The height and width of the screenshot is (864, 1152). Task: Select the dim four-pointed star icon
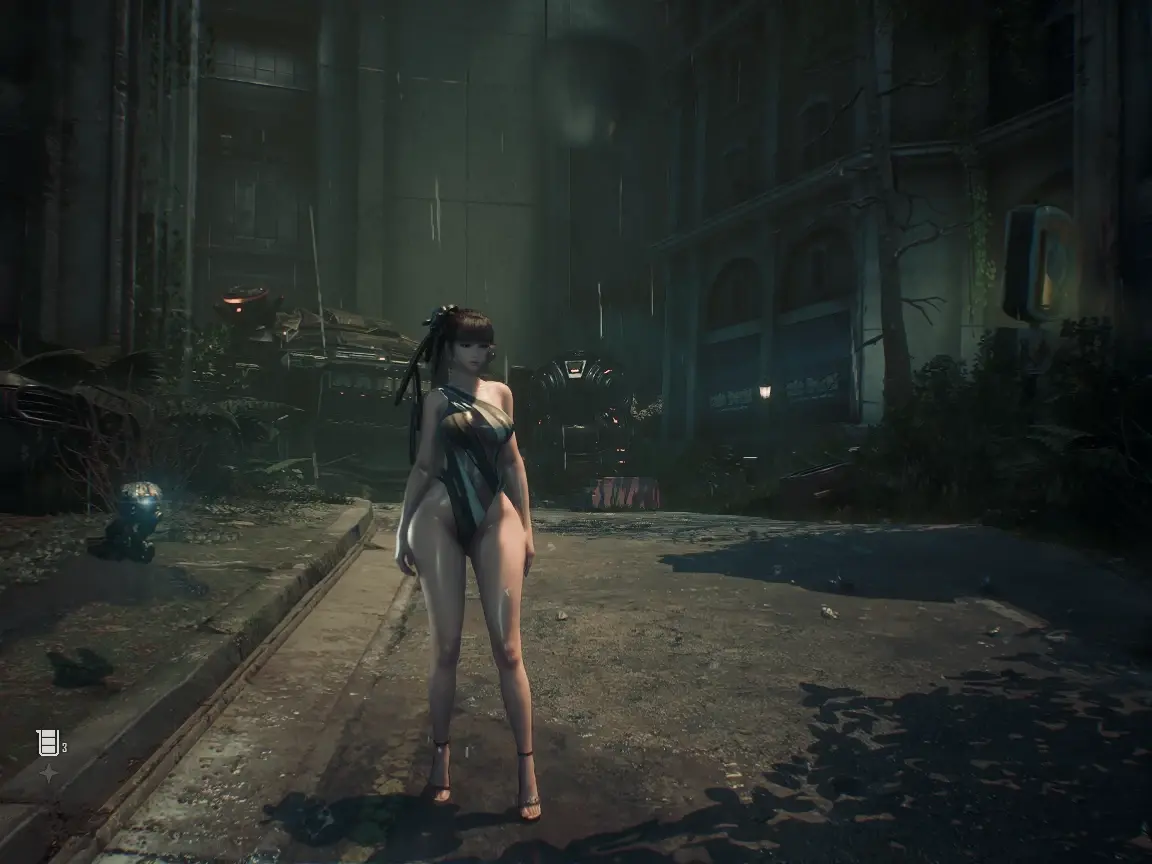point(48,773)
